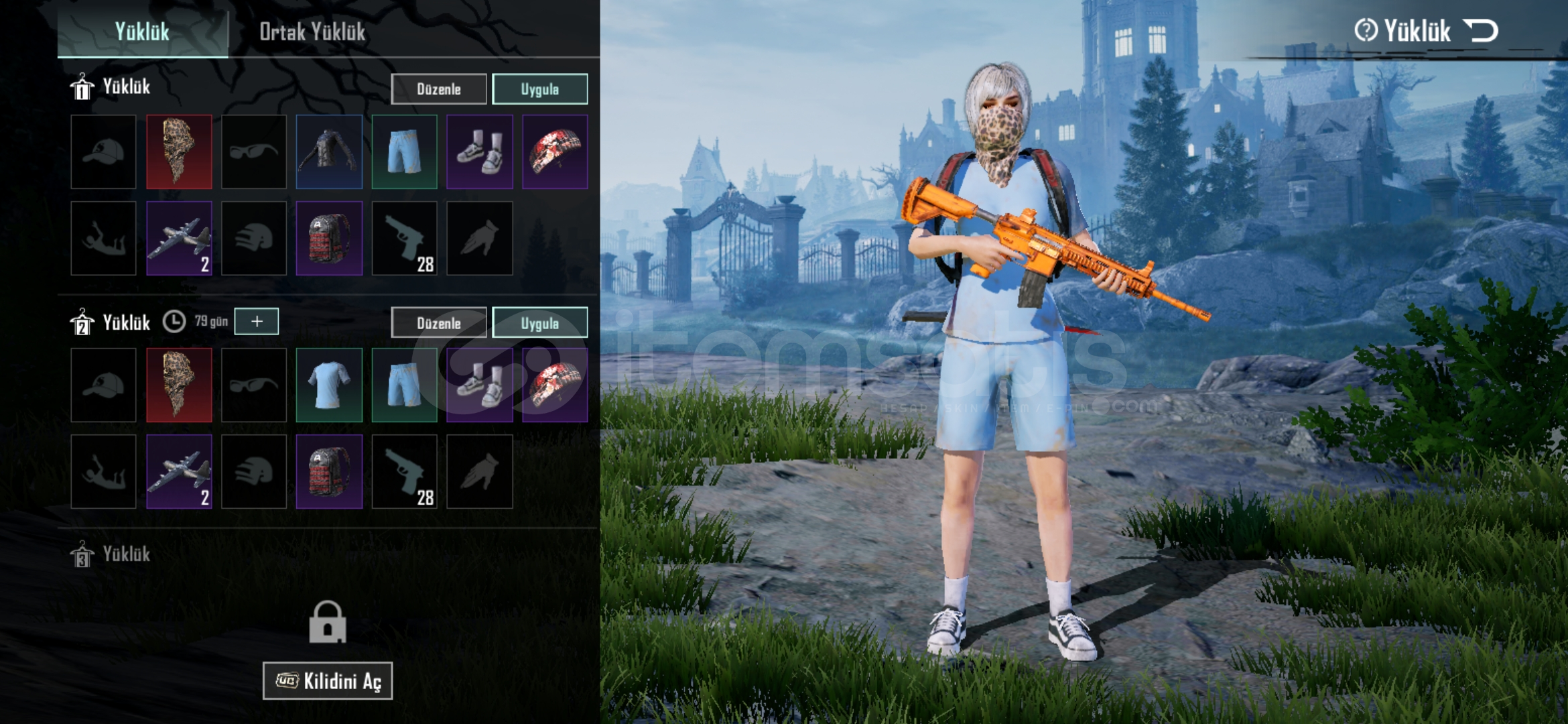Select the black jacket slot
The image size is (1568, 724).
[x=329, y=152]
